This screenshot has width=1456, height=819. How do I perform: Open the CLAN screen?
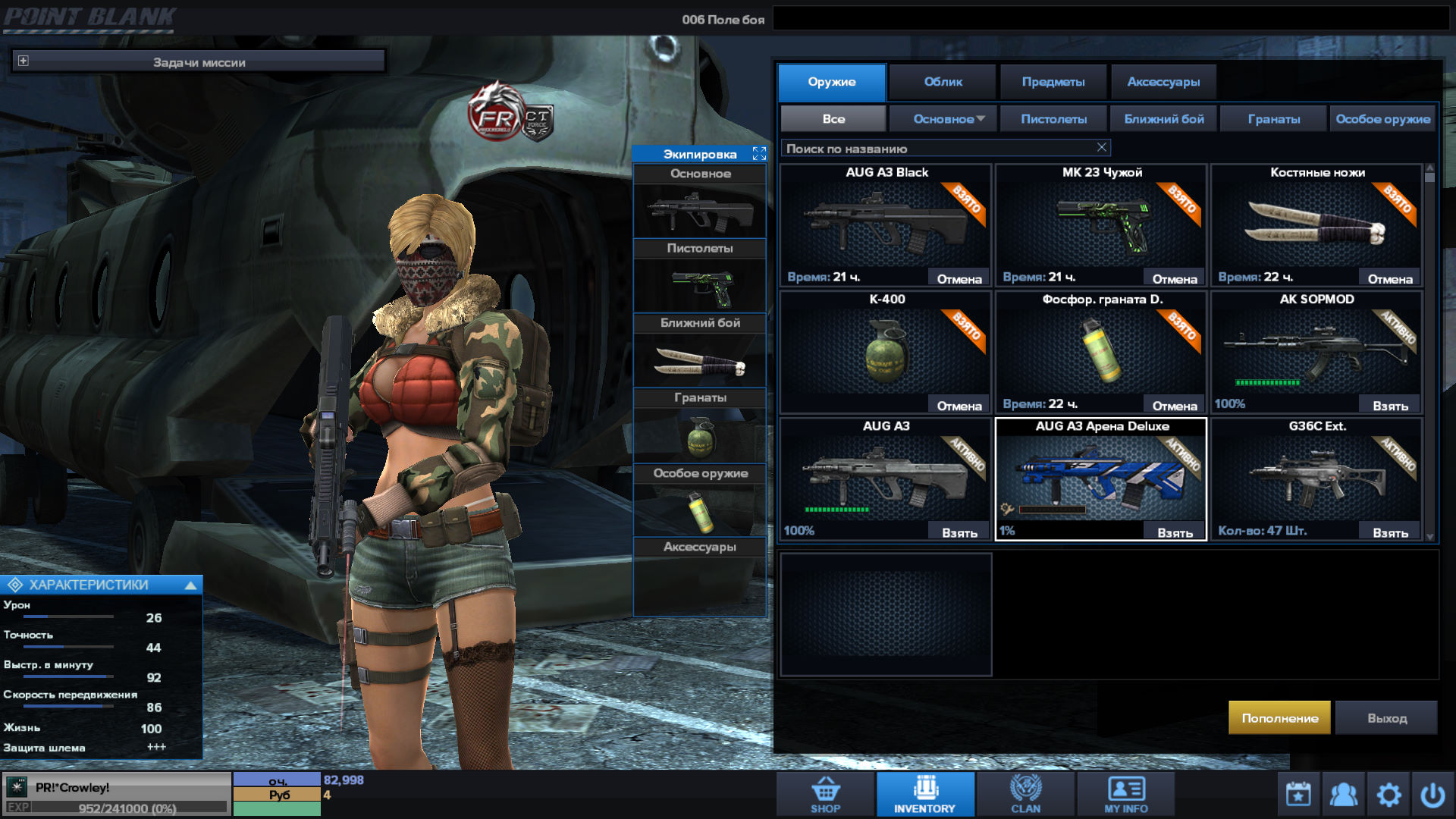click(1025, 794)
